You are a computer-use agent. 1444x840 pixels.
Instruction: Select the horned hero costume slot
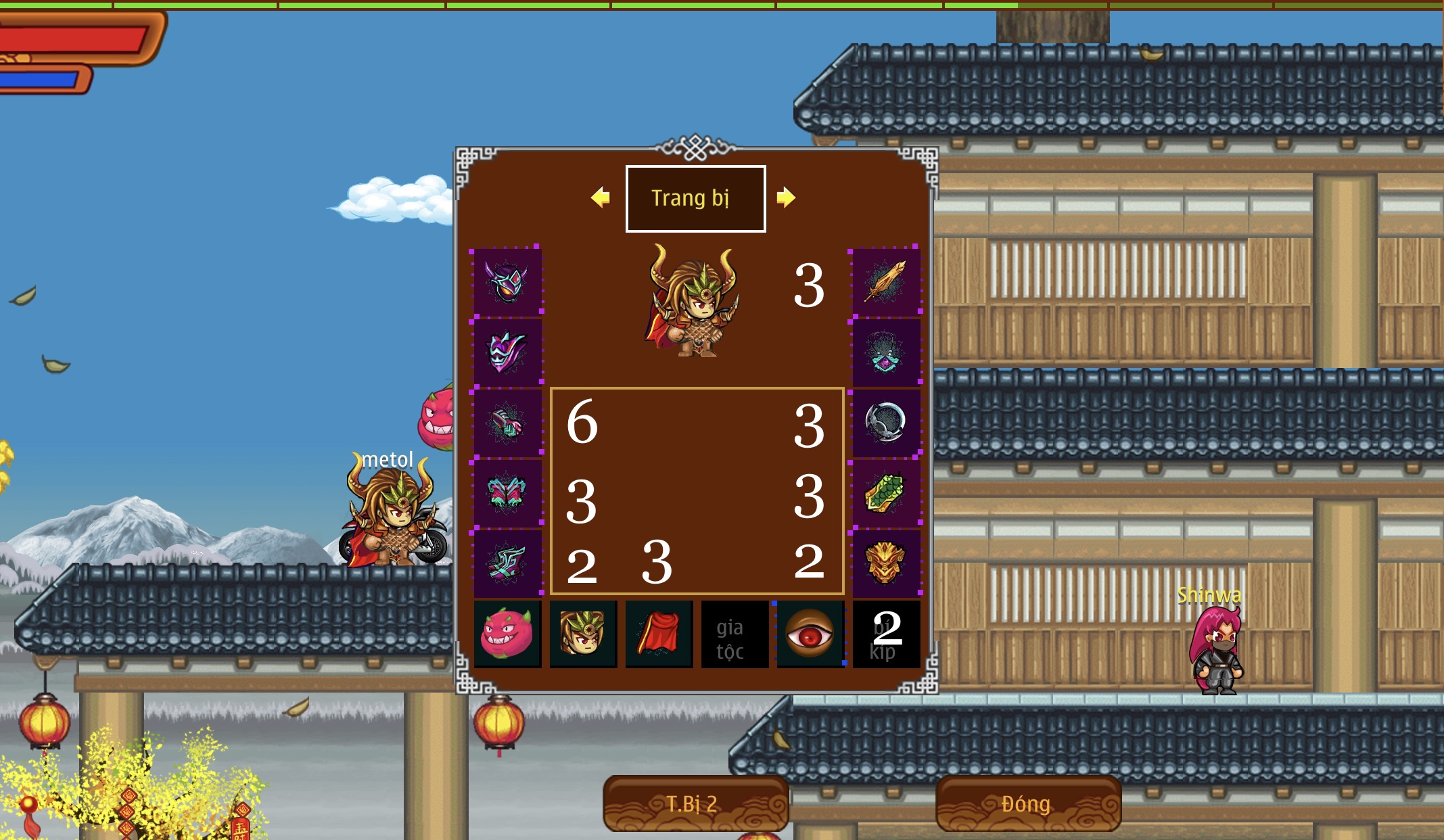pos(583,634)
